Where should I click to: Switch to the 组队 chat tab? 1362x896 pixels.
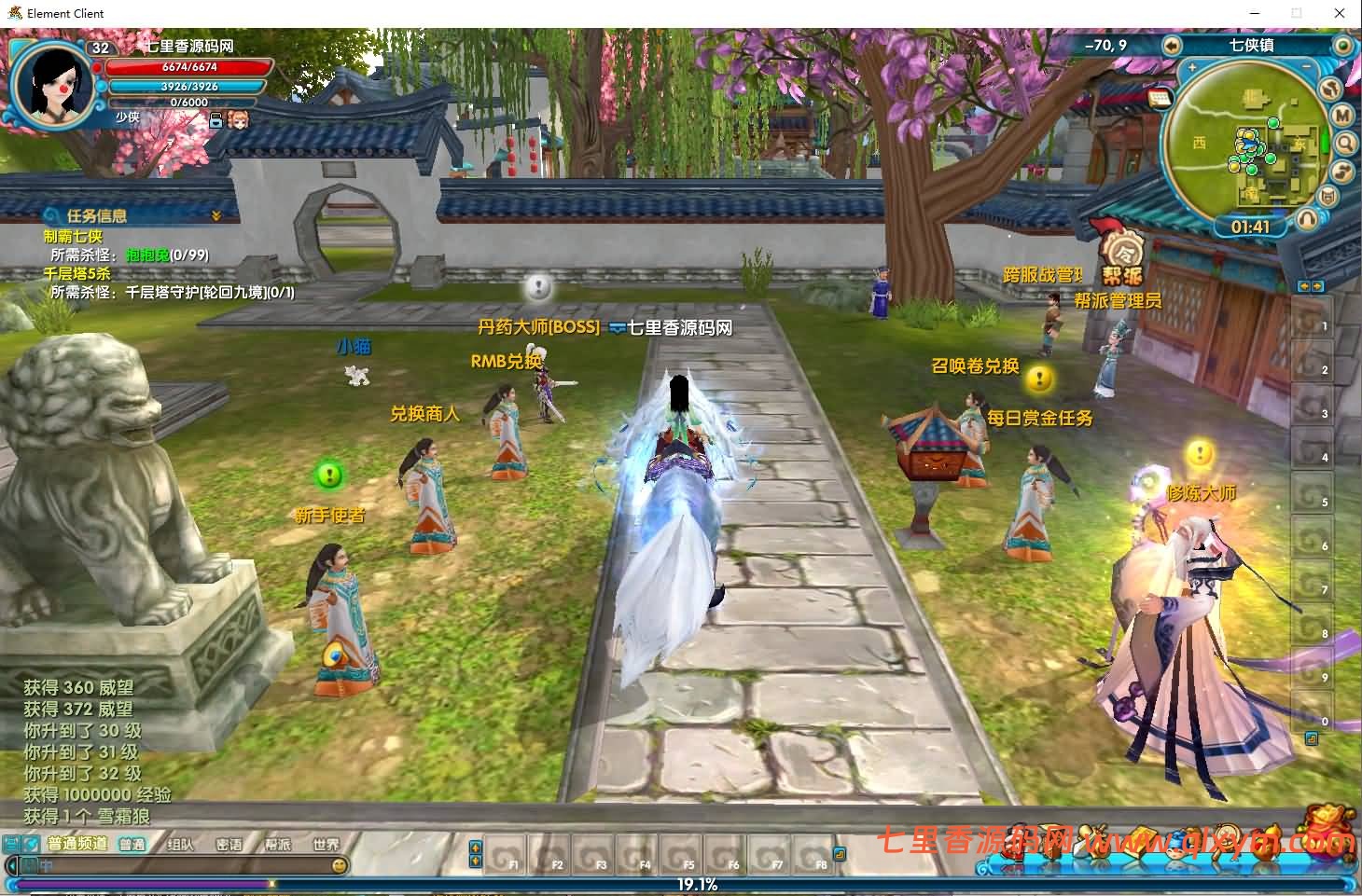pos(180,845)
